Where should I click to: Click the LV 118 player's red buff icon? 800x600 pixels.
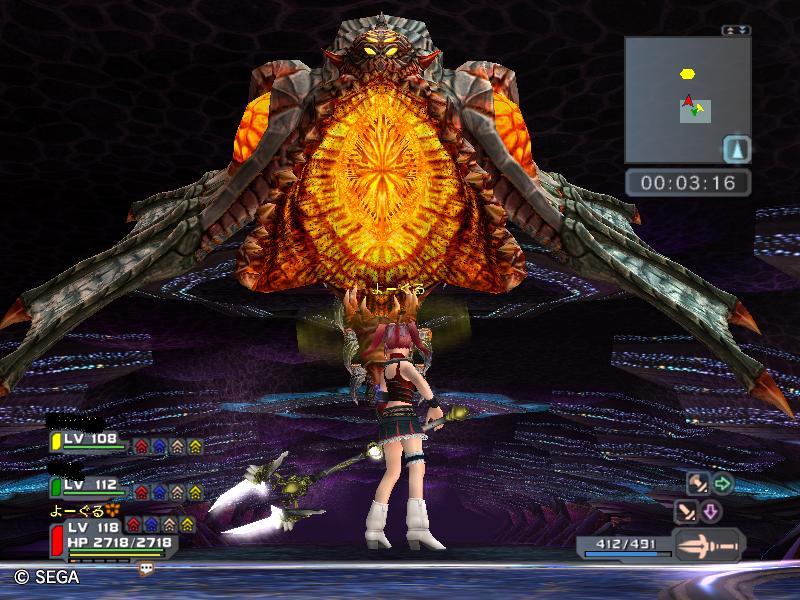tap(134, 524)
